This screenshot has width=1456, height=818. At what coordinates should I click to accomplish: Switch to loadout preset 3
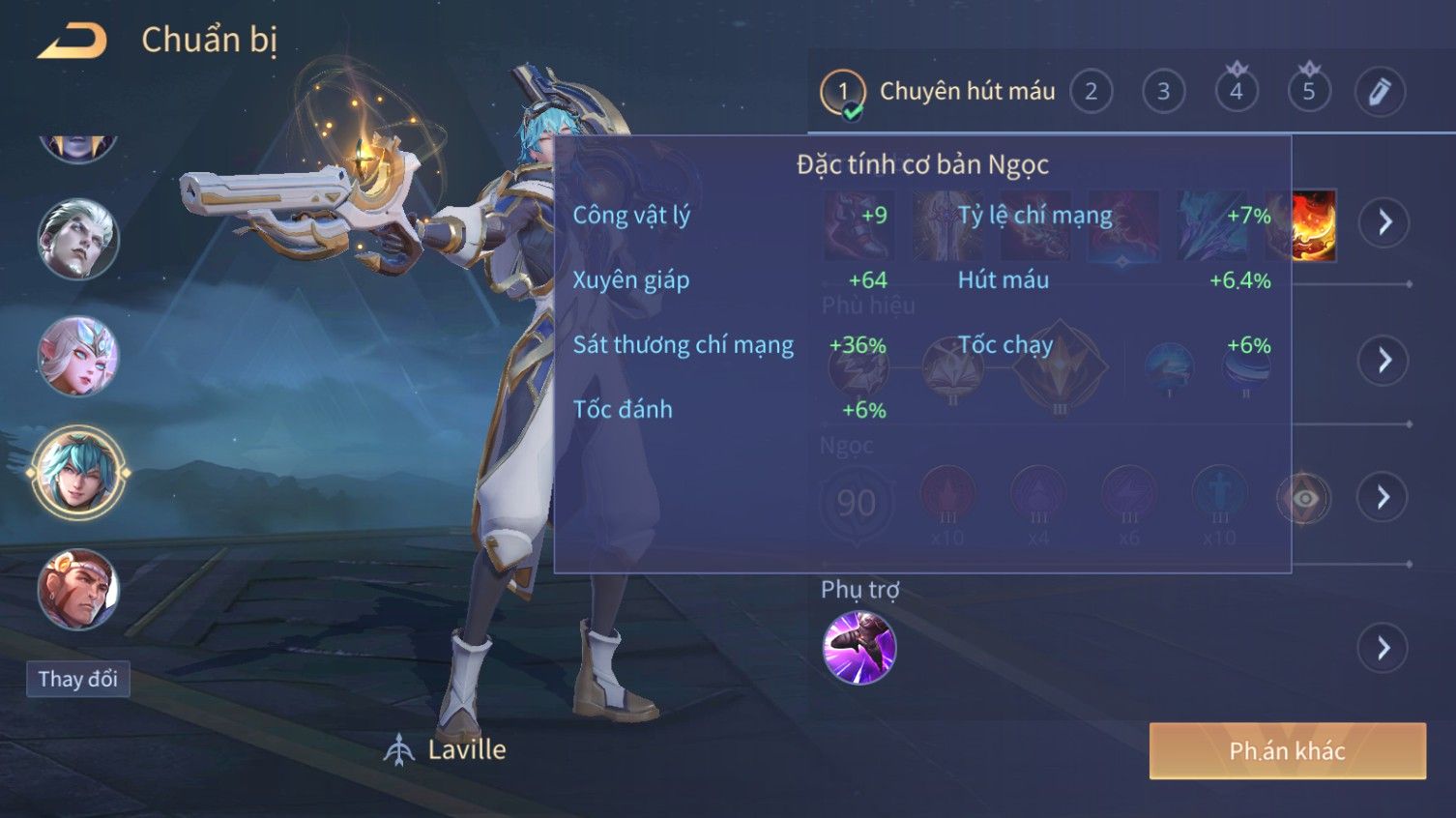tap(1163, 92)
